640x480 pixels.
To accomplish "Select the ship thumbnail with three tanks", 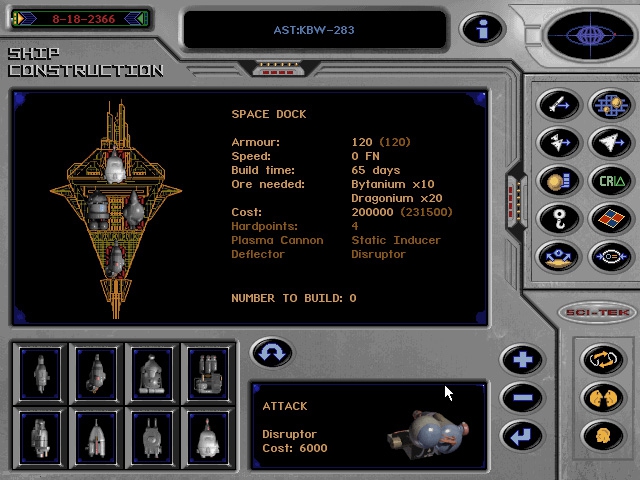I will (207, 372).
